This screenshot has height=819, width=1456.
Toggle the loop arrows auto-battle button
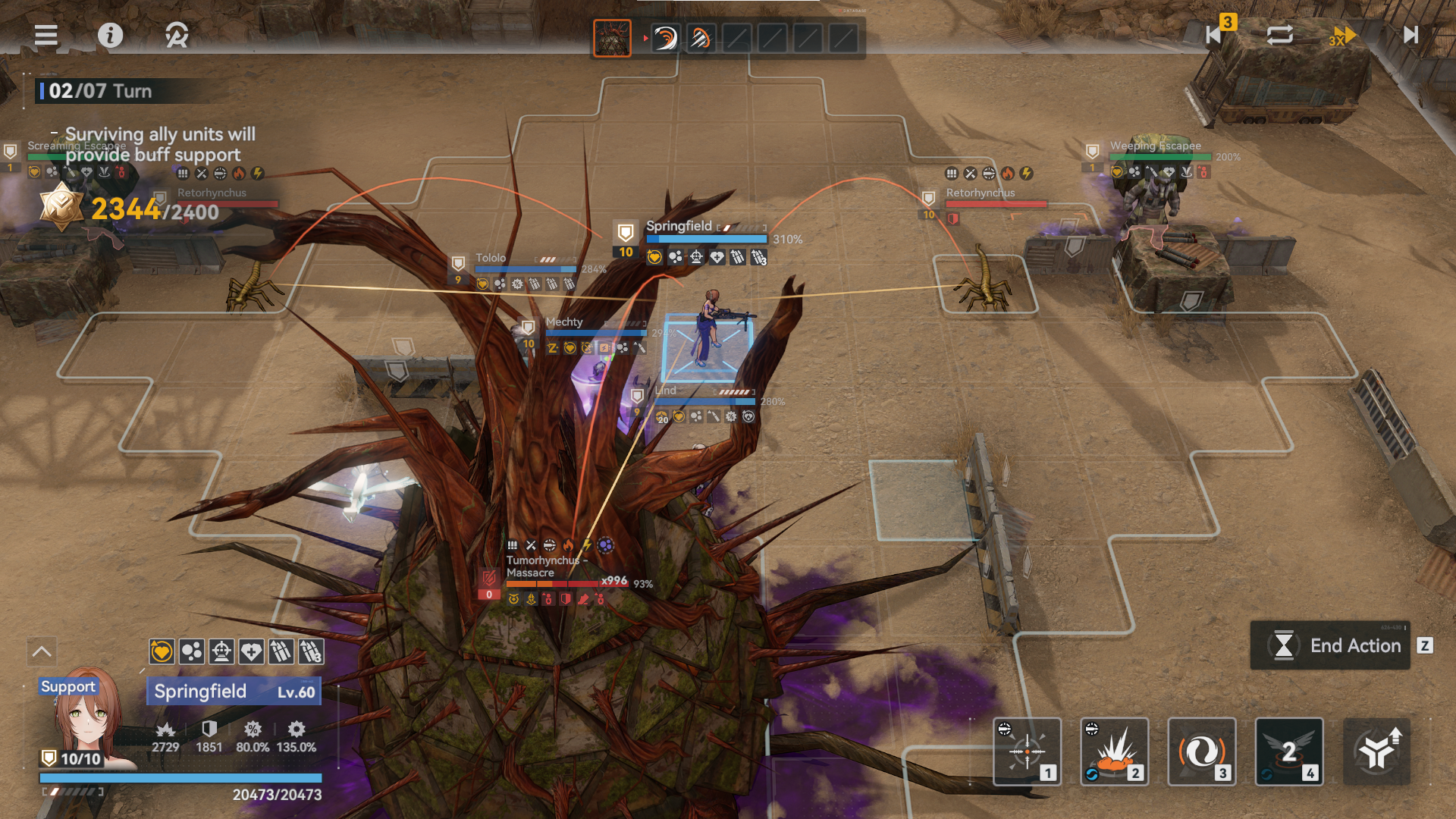1280,35
